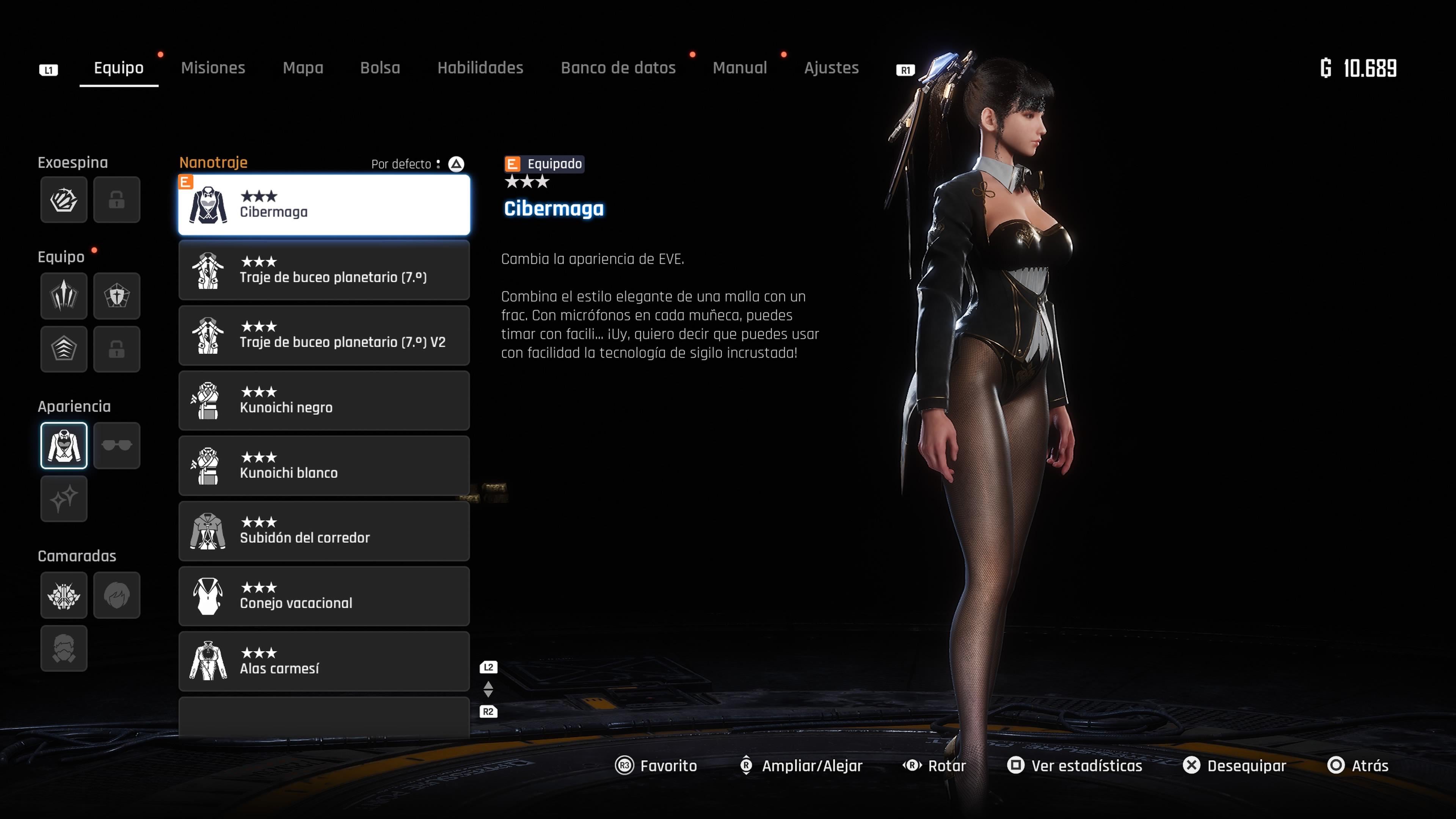Switch to the Misiones tab
1456x819 pixels.
tap(212, 68)
